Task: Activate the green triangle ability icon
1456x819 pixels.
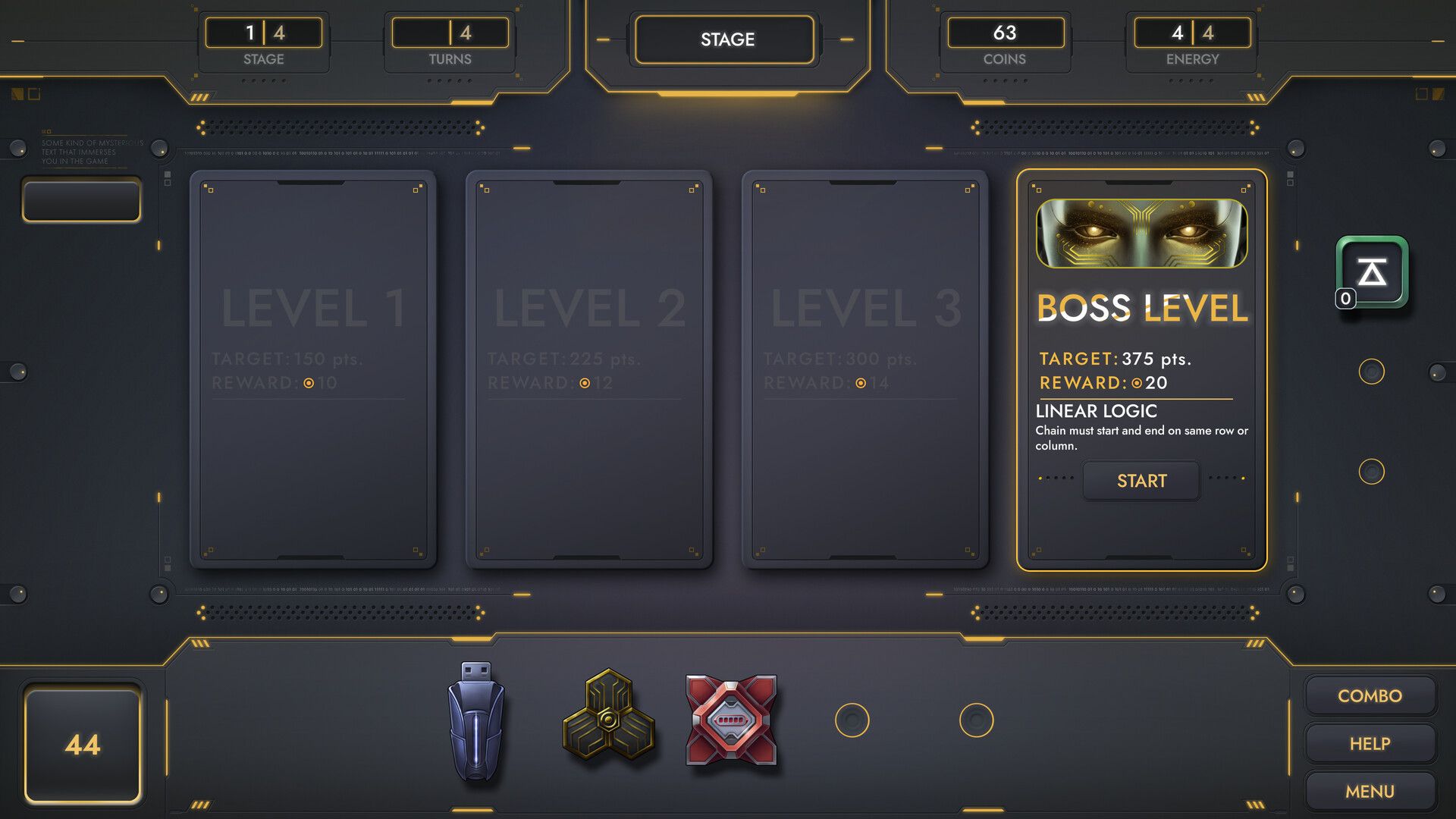Action: pyautogui.click(x=1372, y=271)
